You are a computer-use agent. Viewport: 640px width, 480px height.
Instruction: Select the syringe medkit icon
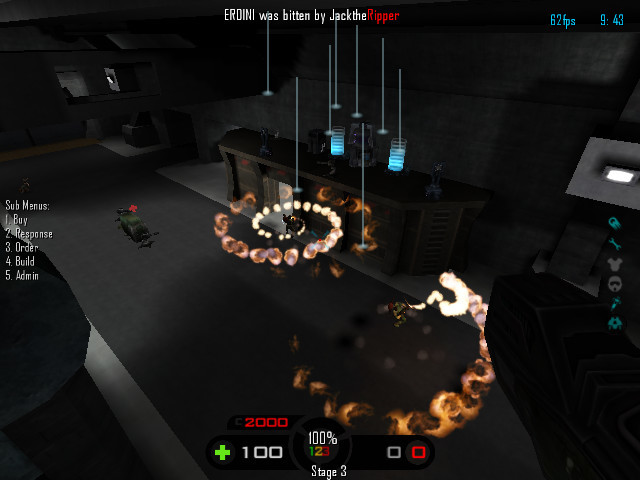616,303
